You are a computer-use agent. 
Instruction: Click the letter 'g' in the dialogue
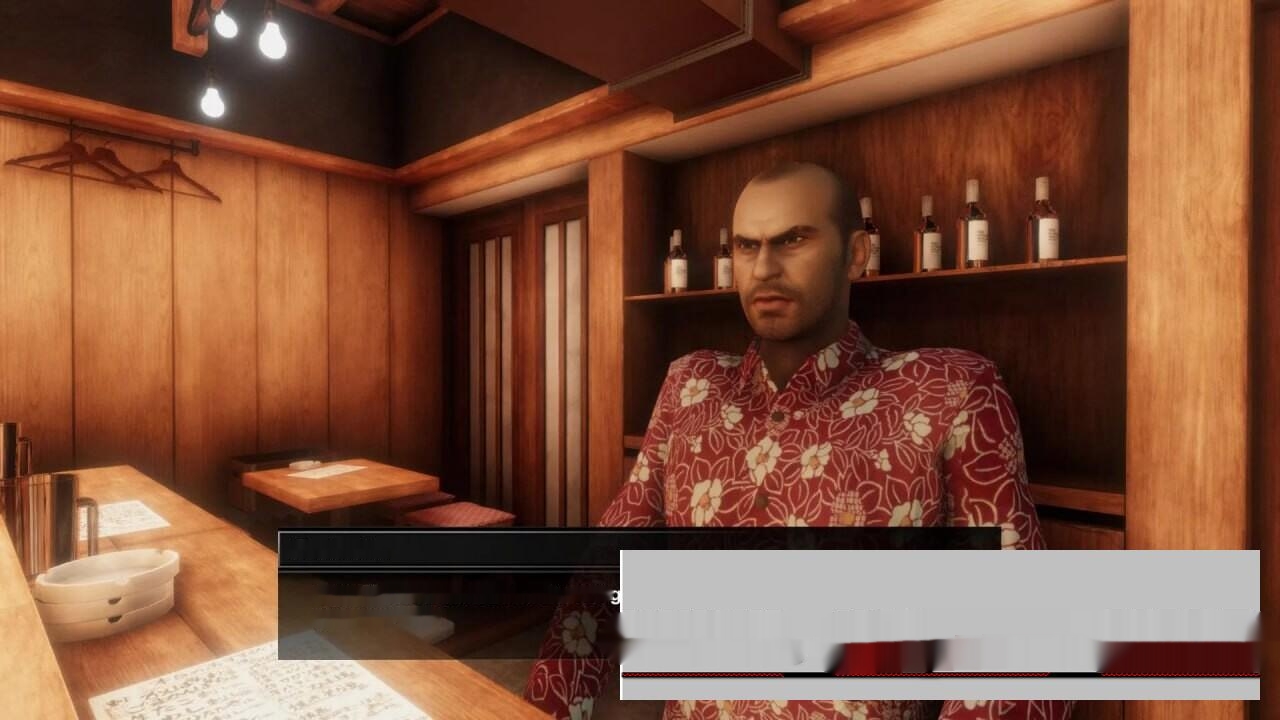pos(617,596)
